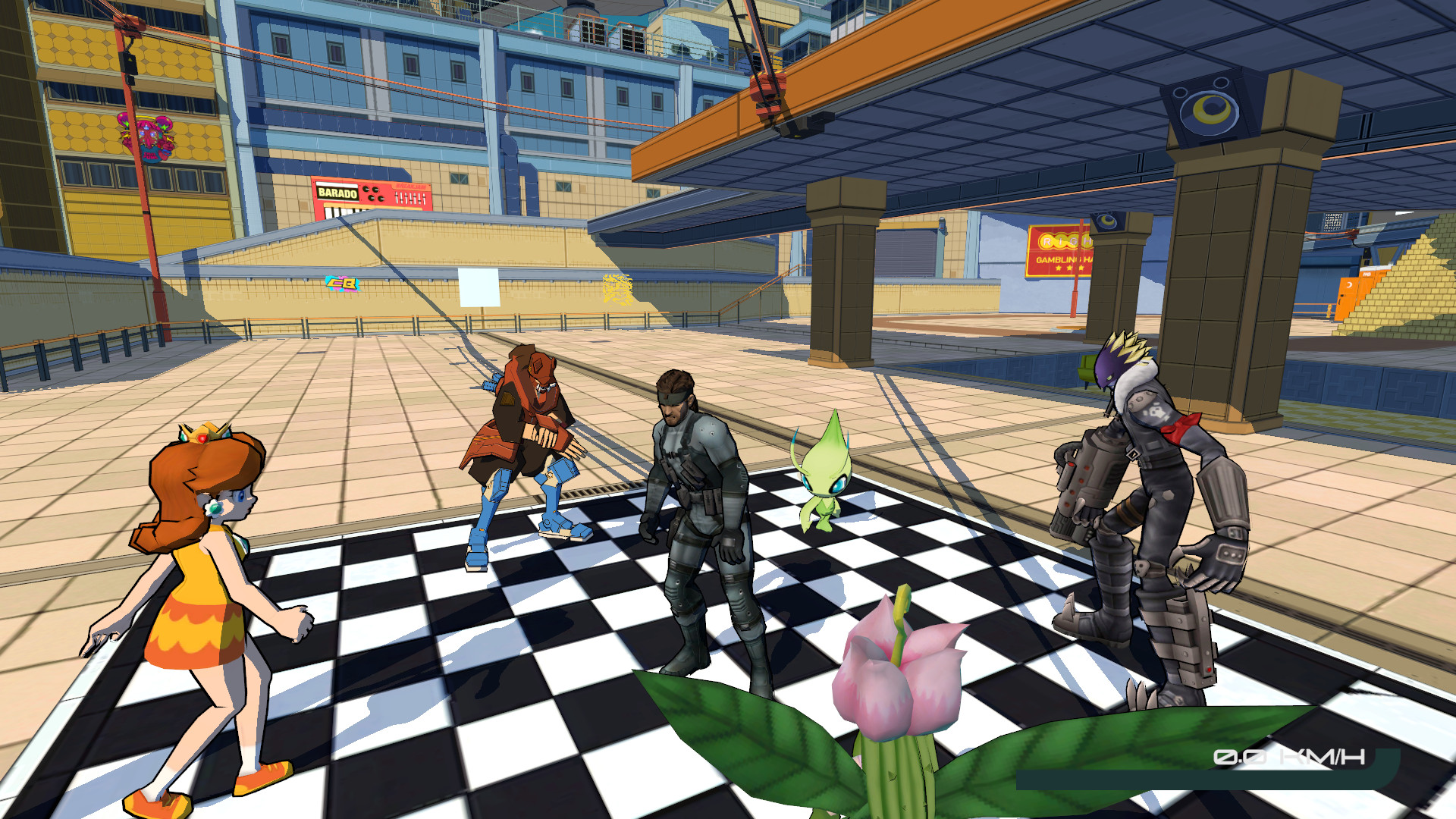Screen dimensions: 1456x819
Task: Click the RIGHT GAMBLING HALL sign
Action: click(x=1060, y=250)
